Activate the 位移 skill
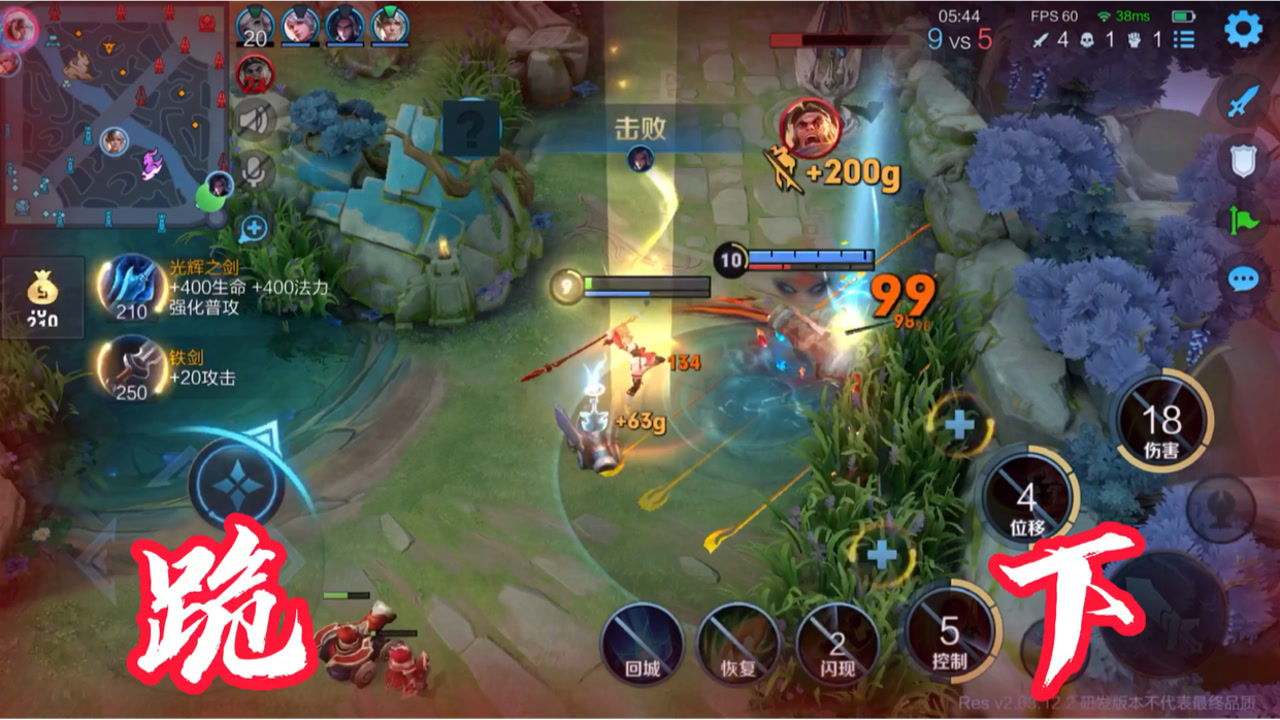 click(1027, 496)
